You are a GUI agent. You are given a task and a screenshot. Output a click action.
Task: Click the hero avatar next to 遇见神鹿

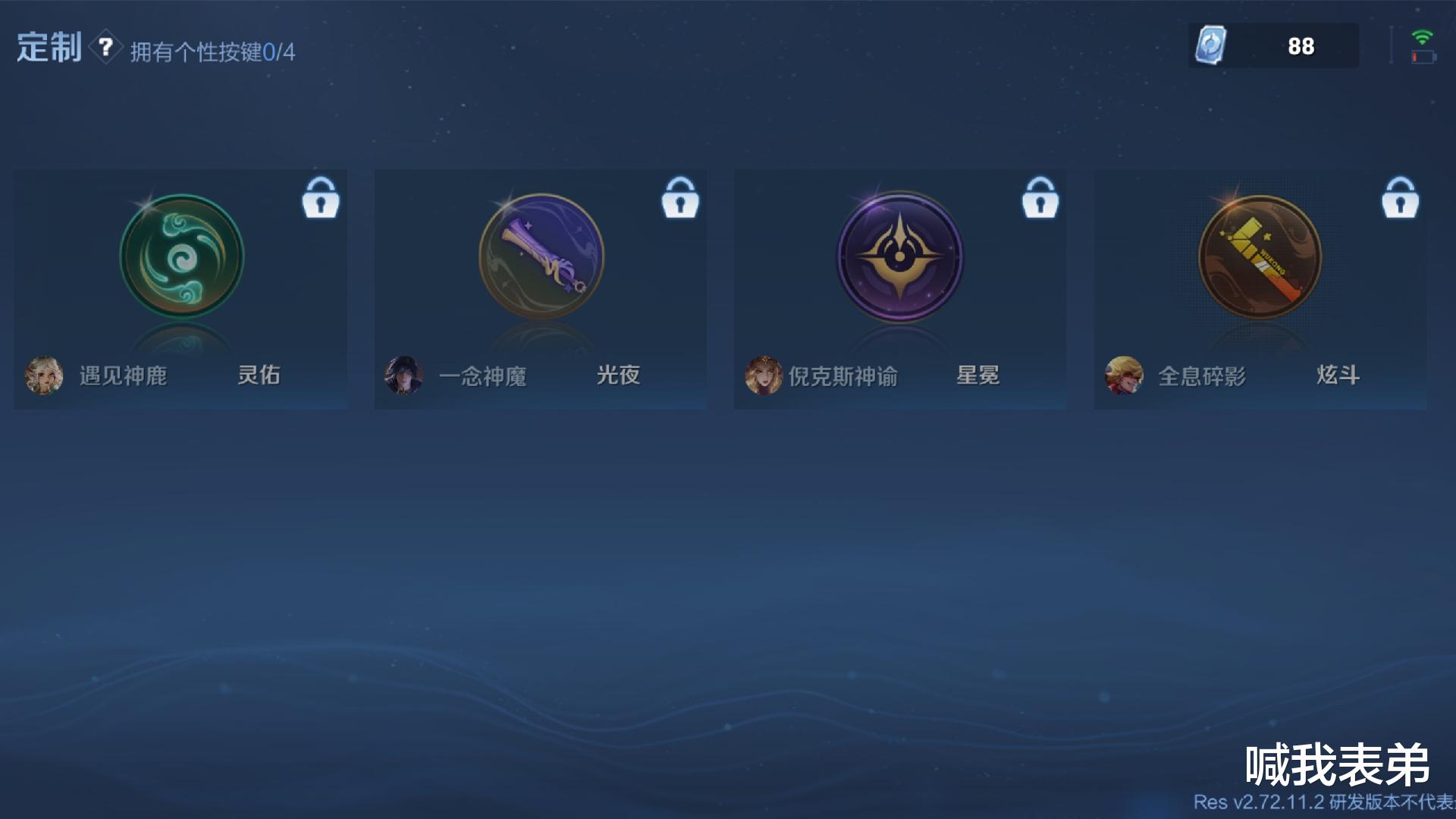click(x=44, y=375)
